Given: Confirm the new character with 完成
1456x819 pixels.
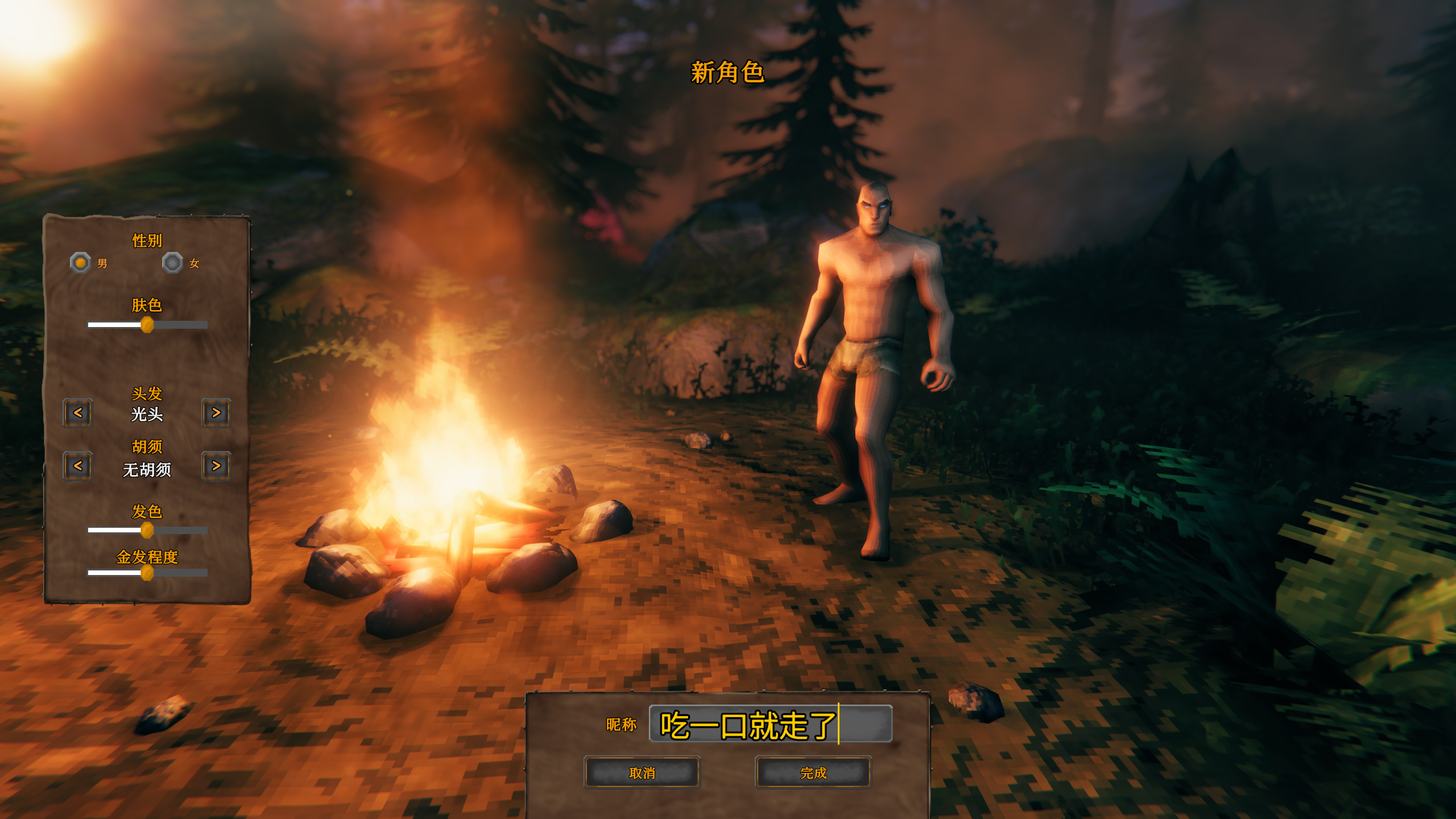Looking at the screenshot, I should (x=813, y=773).
